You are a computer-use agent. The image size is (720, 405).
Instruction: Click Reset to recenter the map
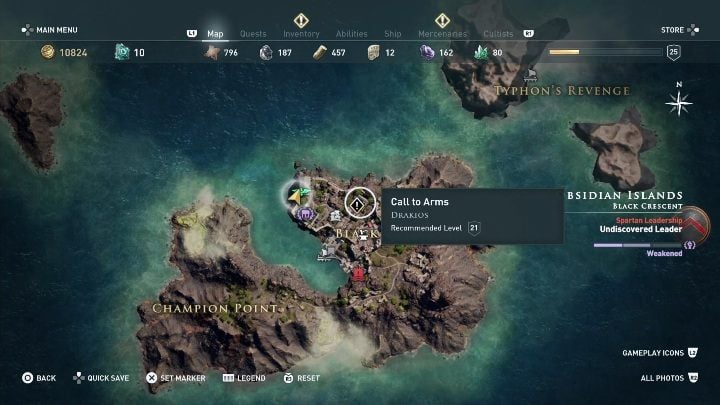tap(302, 378)
